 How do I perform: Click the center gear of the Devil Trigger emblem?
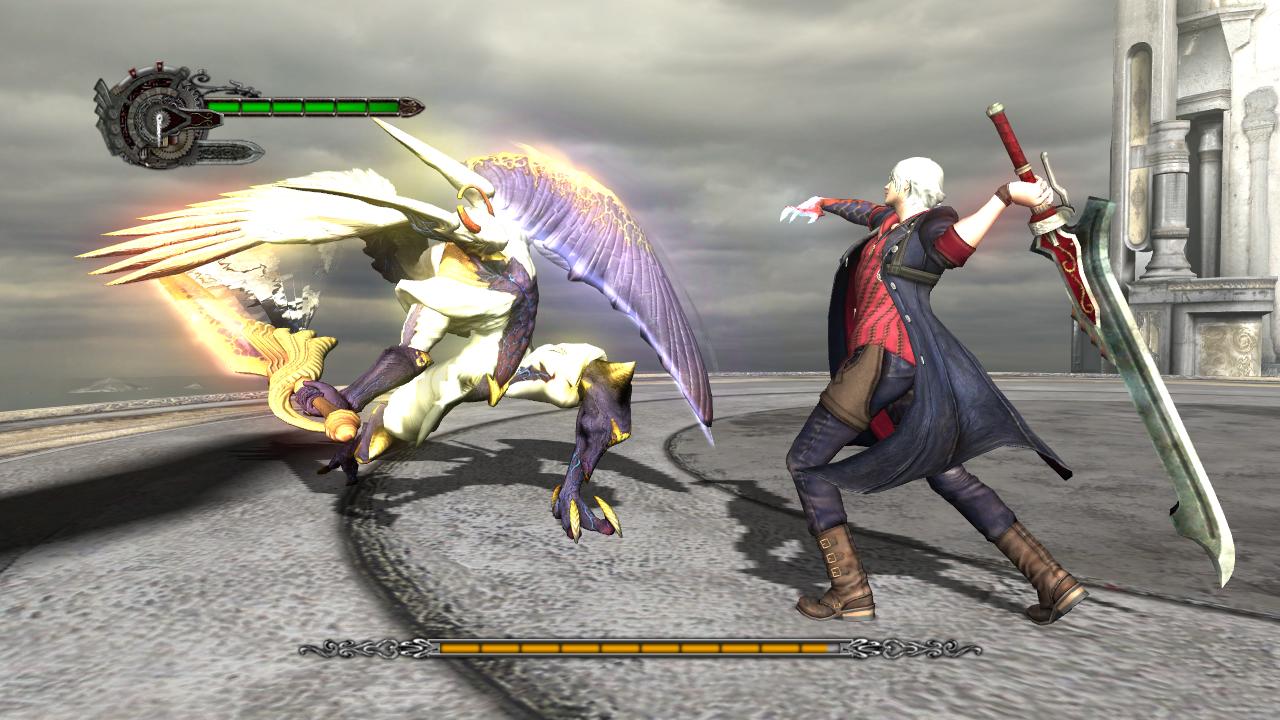tap(160, 119)
